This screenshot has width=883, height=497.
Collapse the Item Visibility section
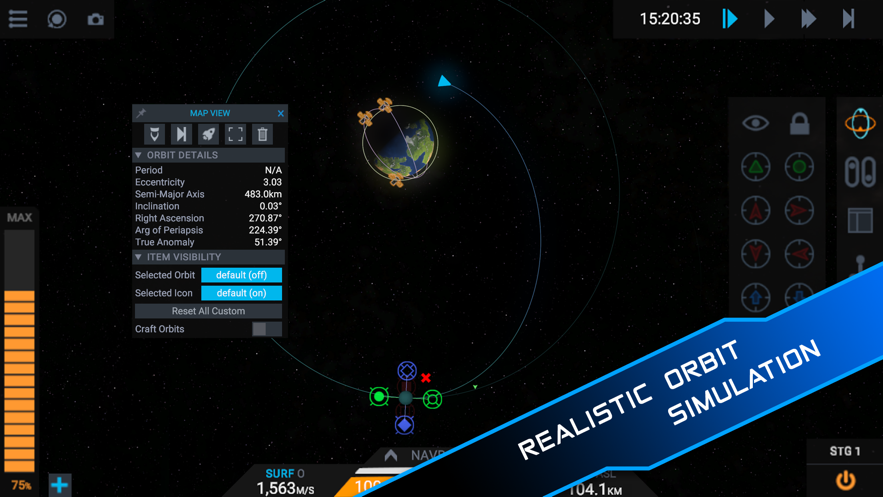pyautogui.click(x=139, y=257)
